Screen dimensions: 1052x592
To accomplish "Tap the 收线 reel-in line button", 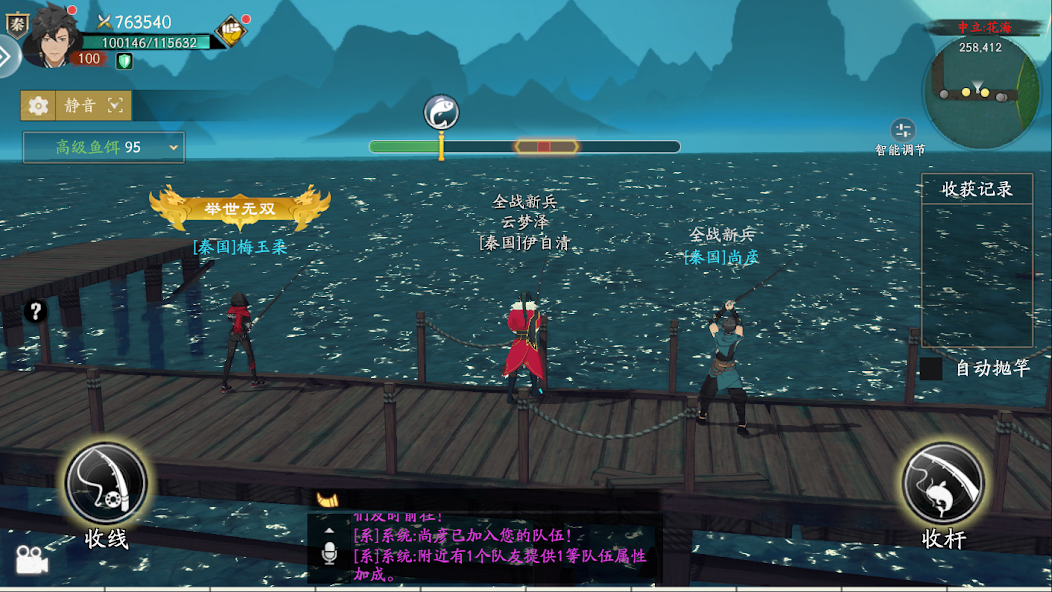I will 106,484.
